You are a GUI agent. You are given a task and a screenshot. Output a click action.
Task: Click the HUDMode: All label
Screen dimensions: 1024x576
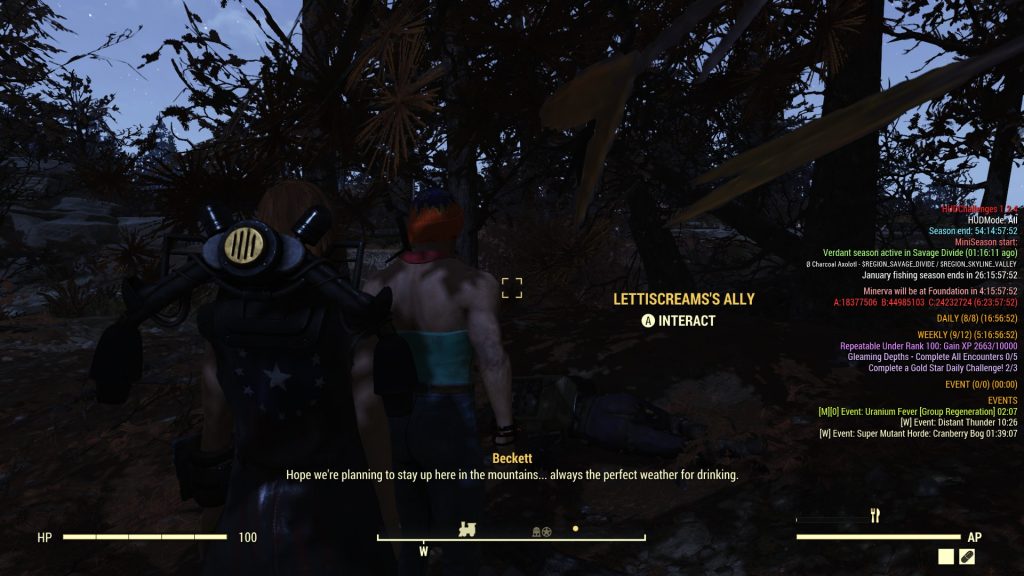[x=993, y=219]
